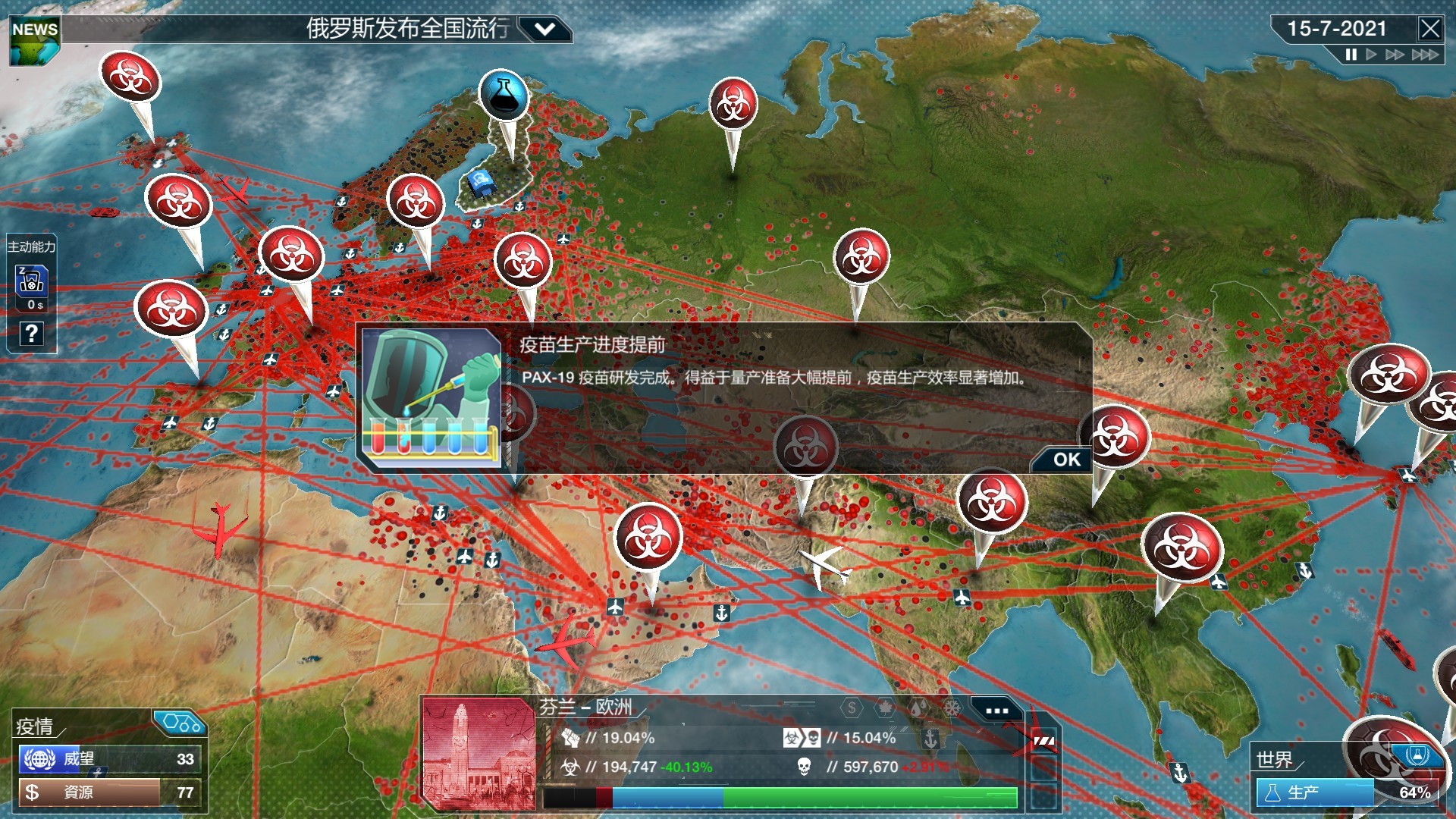Click the snowflake hexagon icon above the country stats
The height and width of the screenshot is (819, 1456).
952,708
